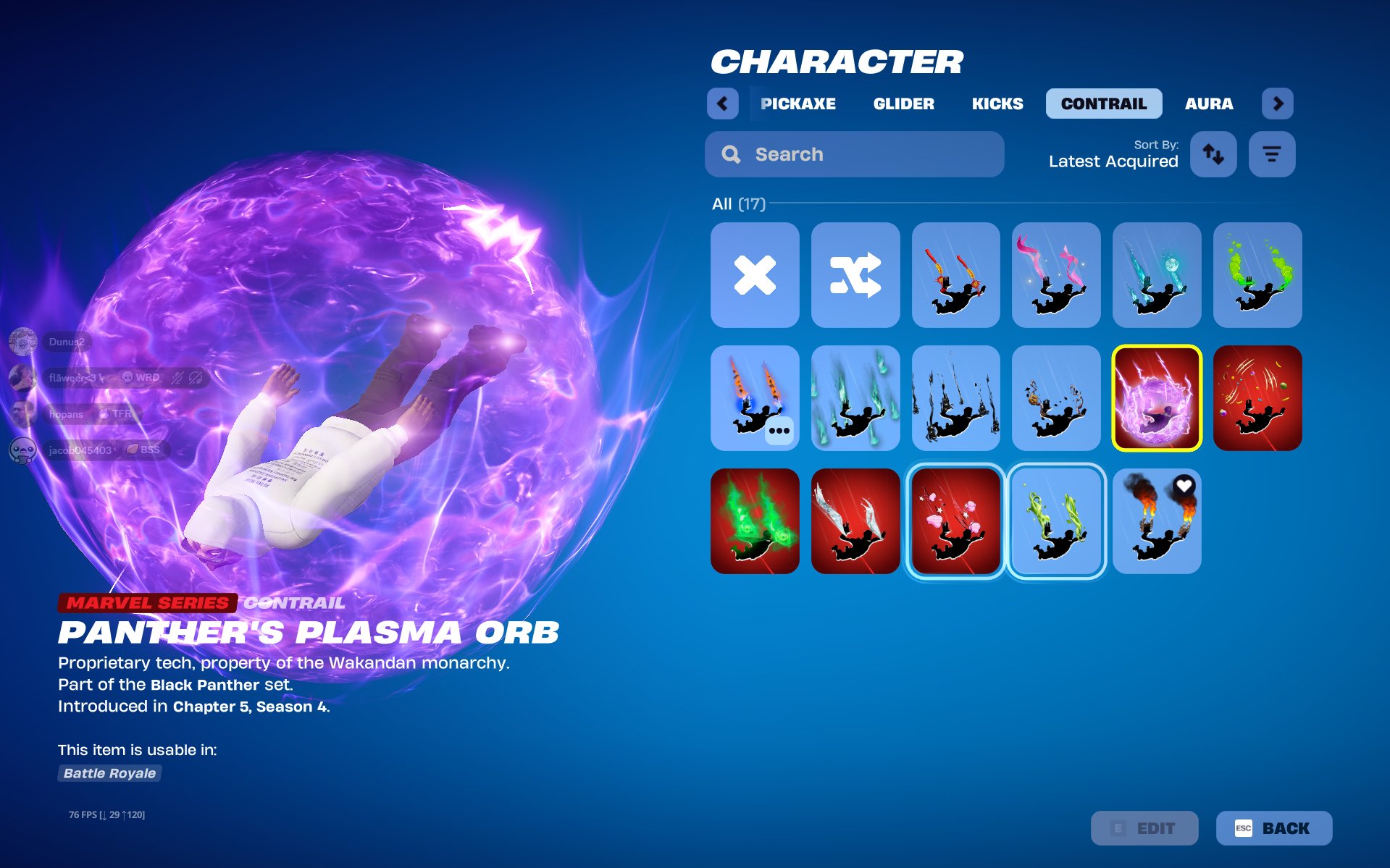Open the filter options panel
The image size is (1390, 868).
1272,153
